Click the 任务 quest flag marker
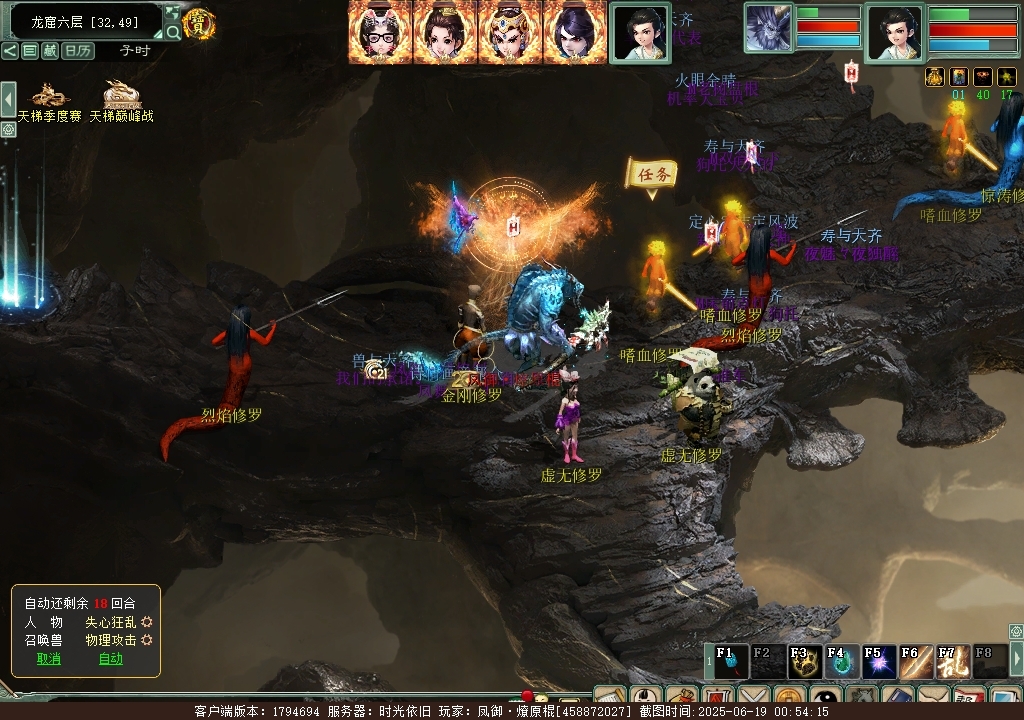 pyautogui.click(x=651, y=174)
